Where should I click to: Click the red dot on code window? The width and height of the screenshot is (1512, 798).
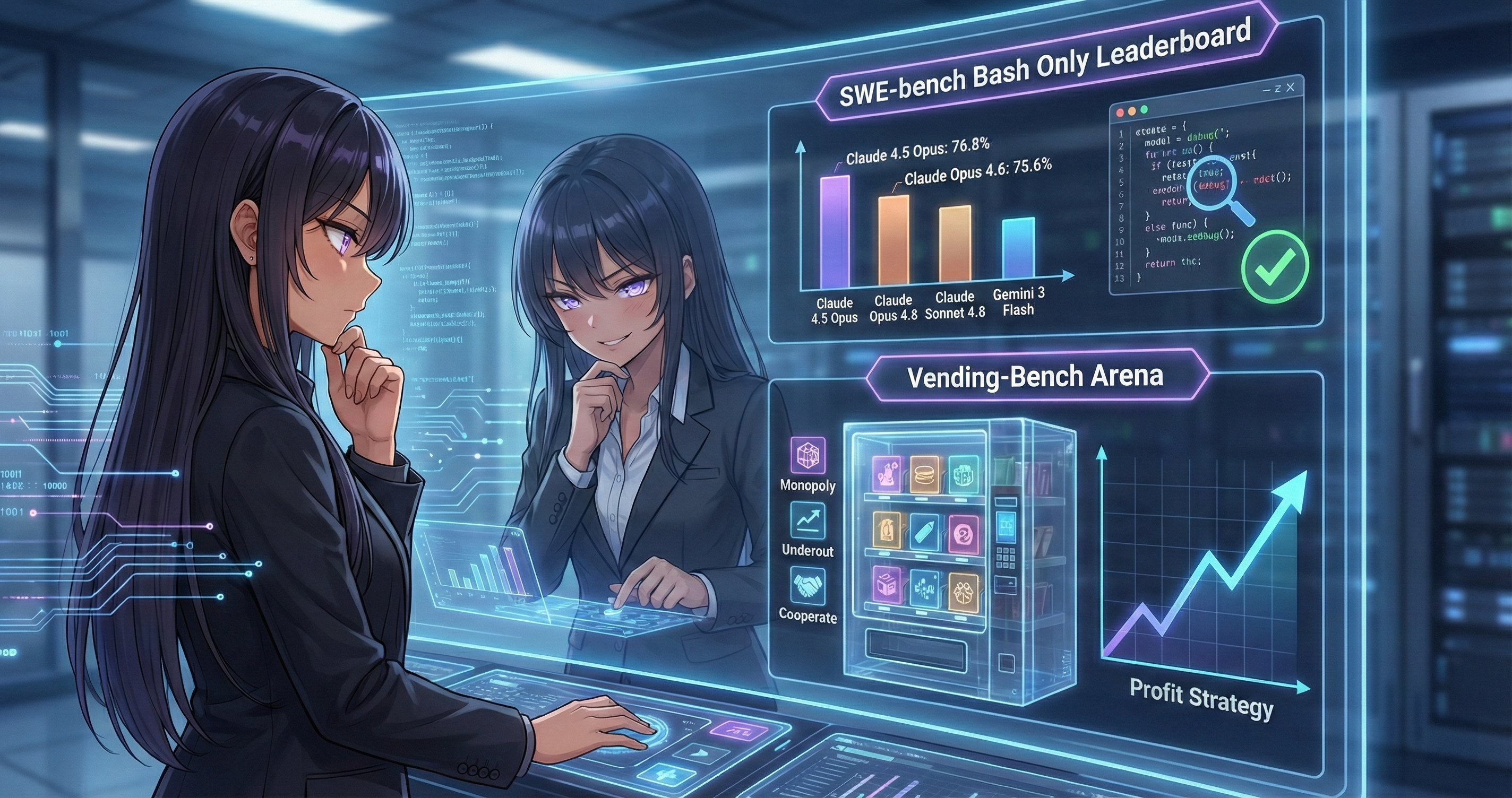point(1119,111)
